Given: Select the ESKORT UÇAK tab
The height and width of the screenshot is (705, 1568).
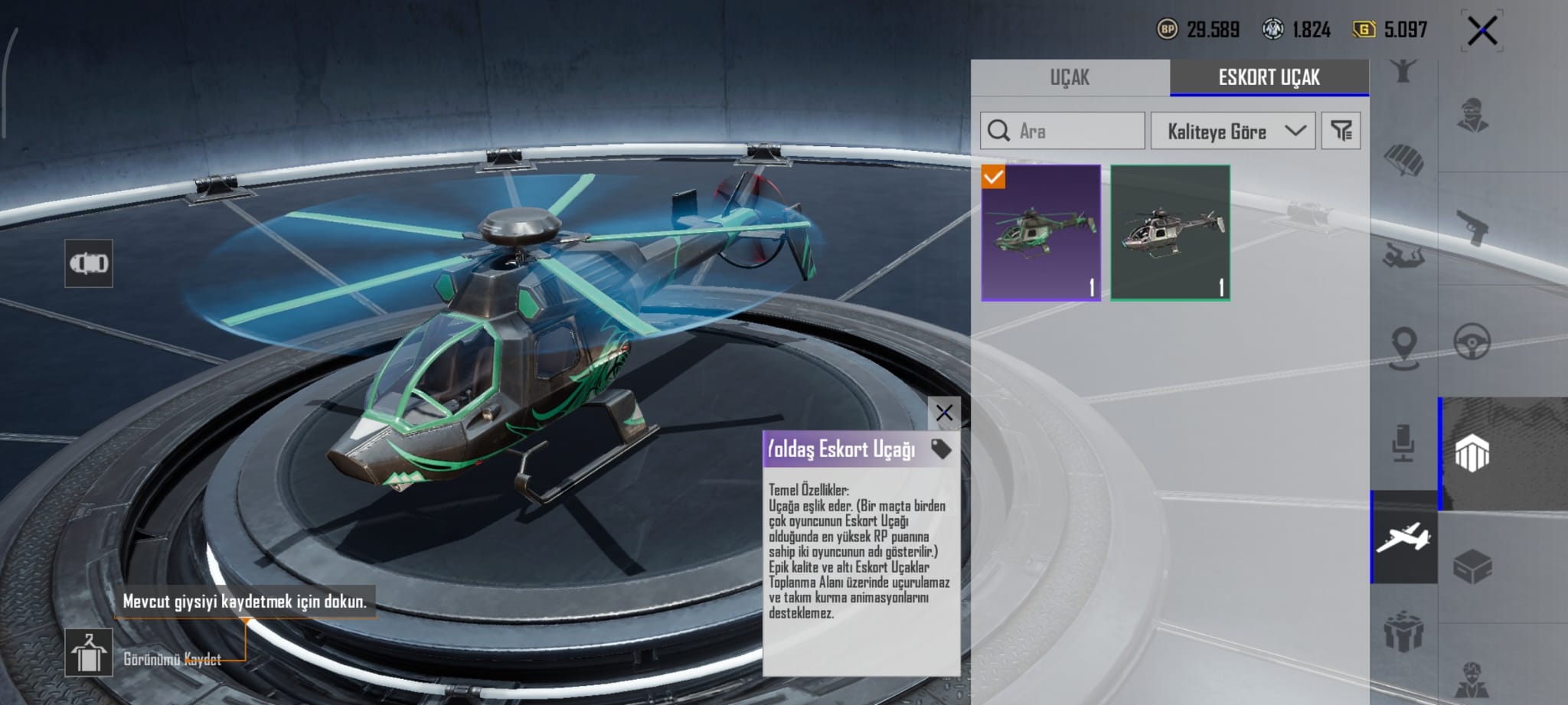Looking at the screenshot, I should [1269, 77].
